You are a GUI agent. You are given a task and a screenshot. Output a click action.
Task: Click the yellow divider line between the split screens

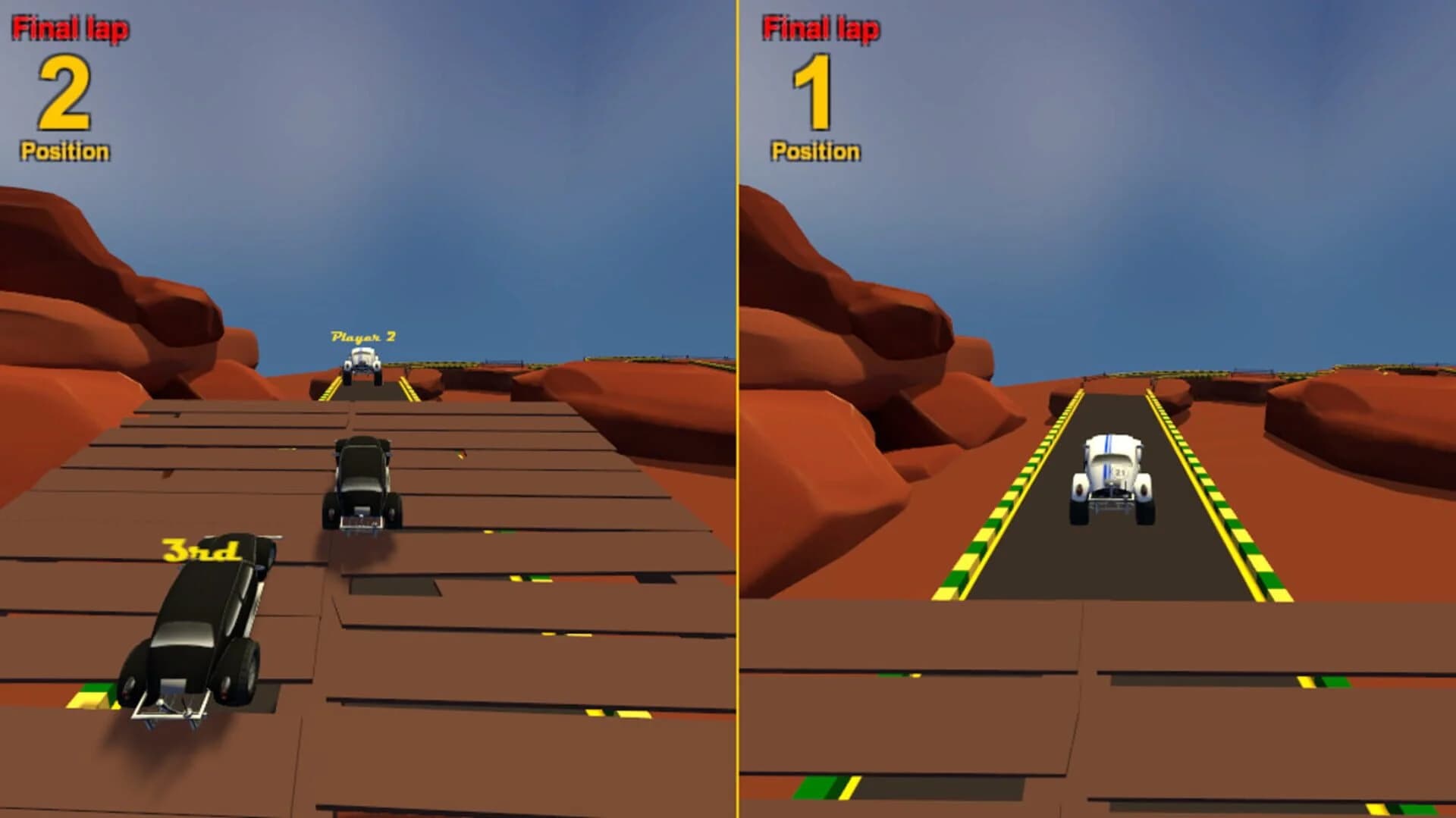point(735,409)
